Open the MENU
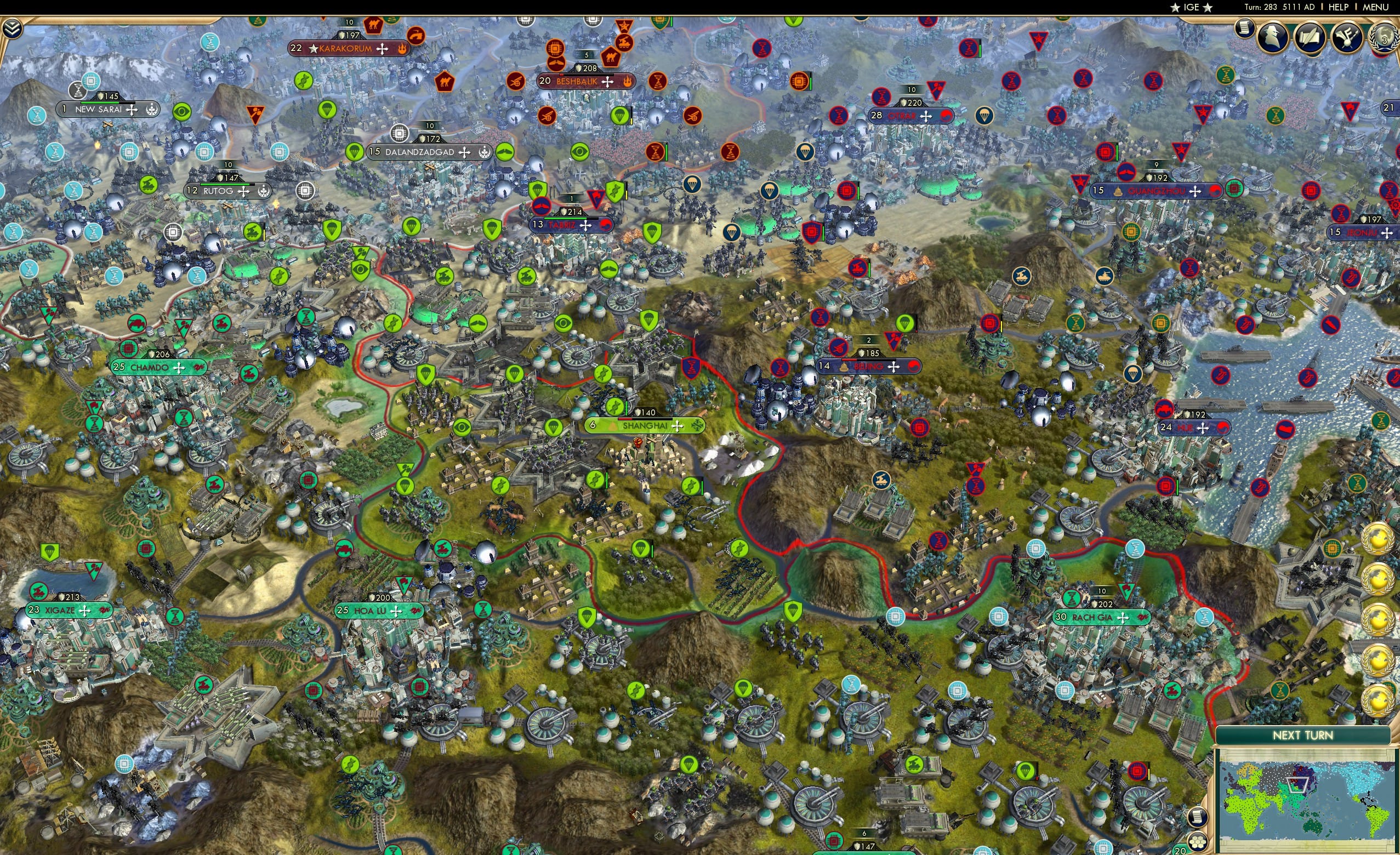The width and height of the screenshot is (1400, 855). (x=1375, y=7)
